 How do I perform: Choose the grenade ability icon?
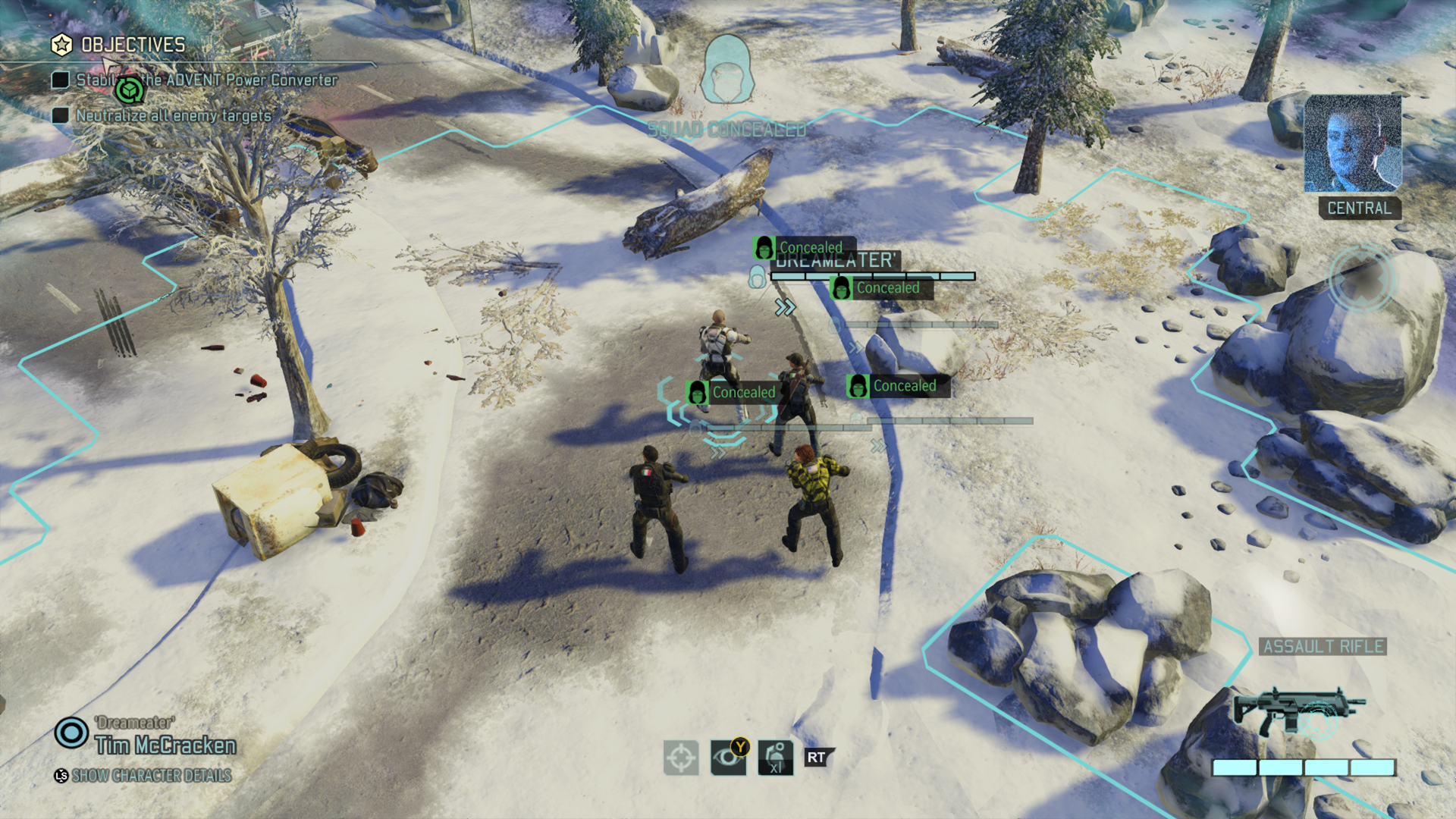point(775,758)
